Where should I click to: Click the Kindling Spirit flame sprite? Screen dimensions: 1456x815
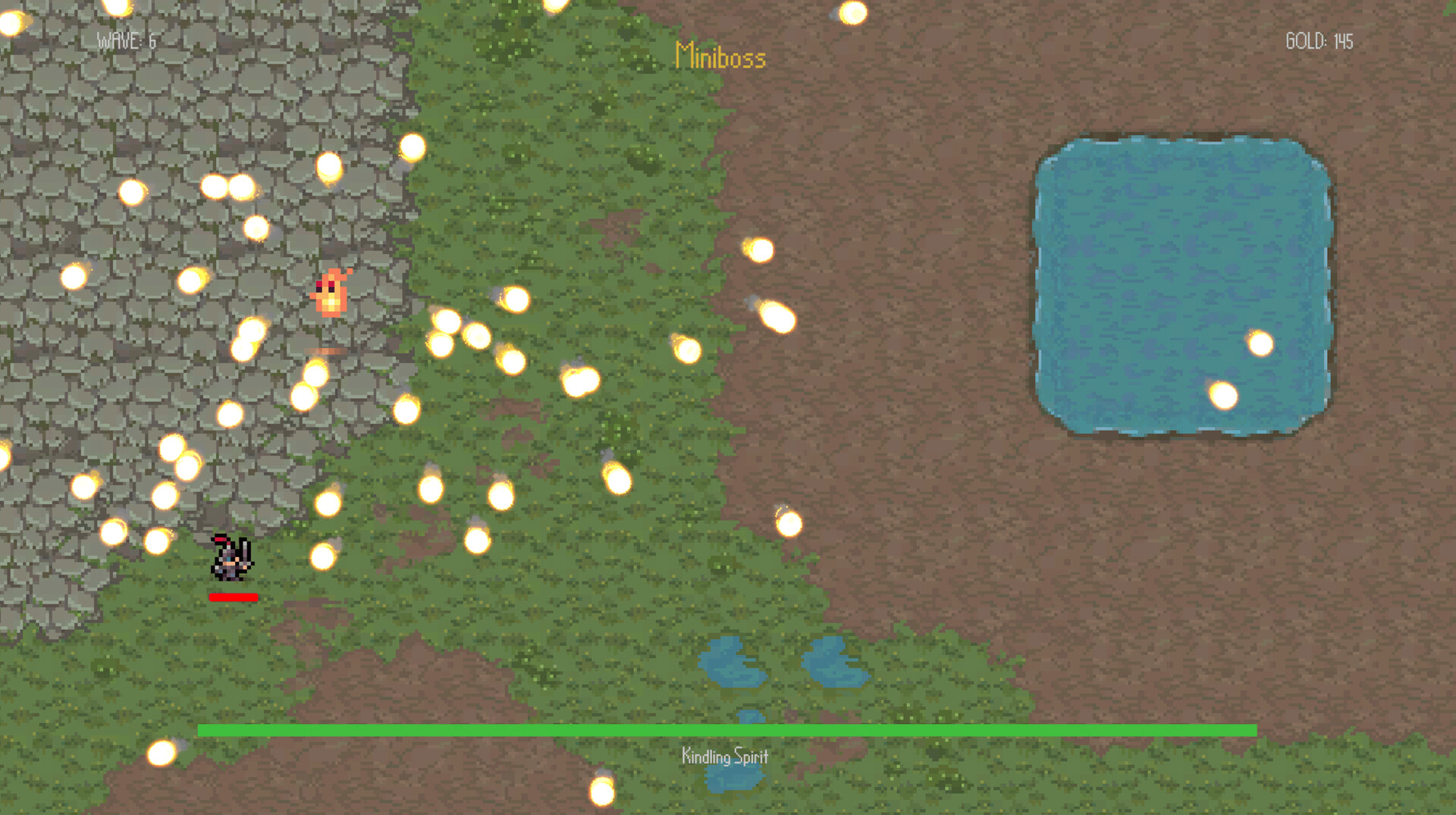point(331,294)
